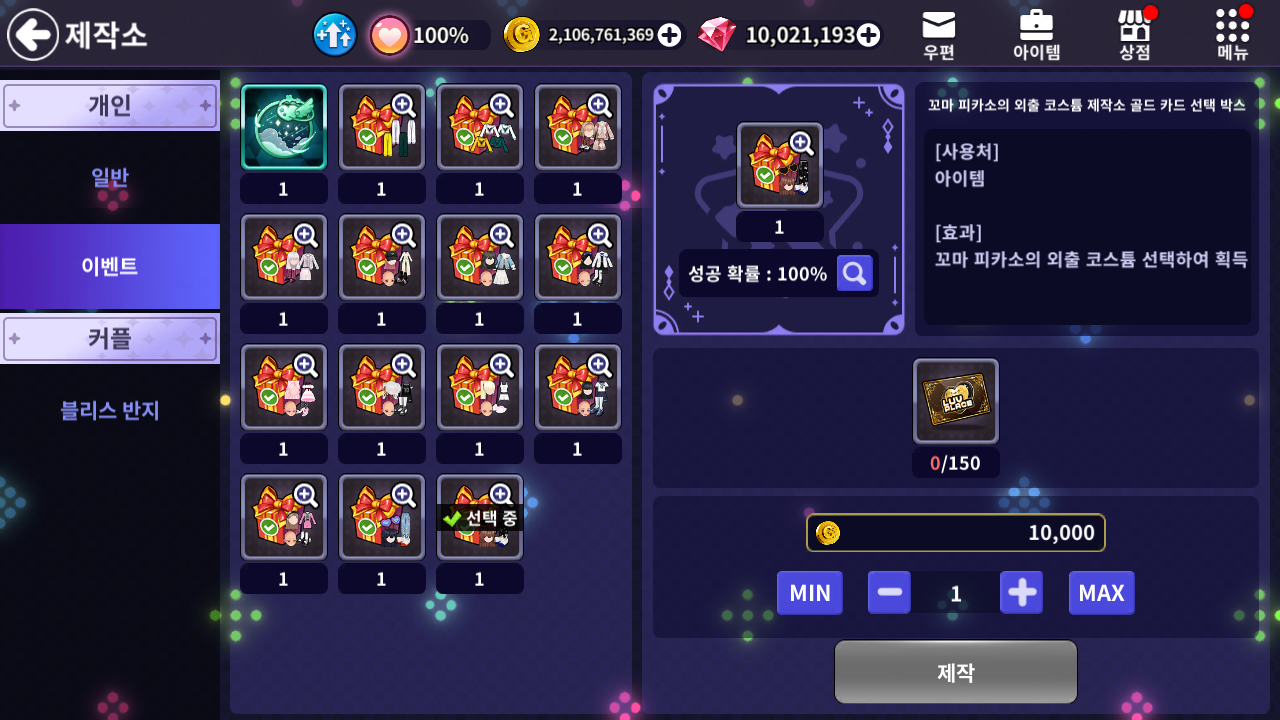Set crafting quantity to MAX
This screenshot has height=720, width=1280.
(x=1101, y=593)
